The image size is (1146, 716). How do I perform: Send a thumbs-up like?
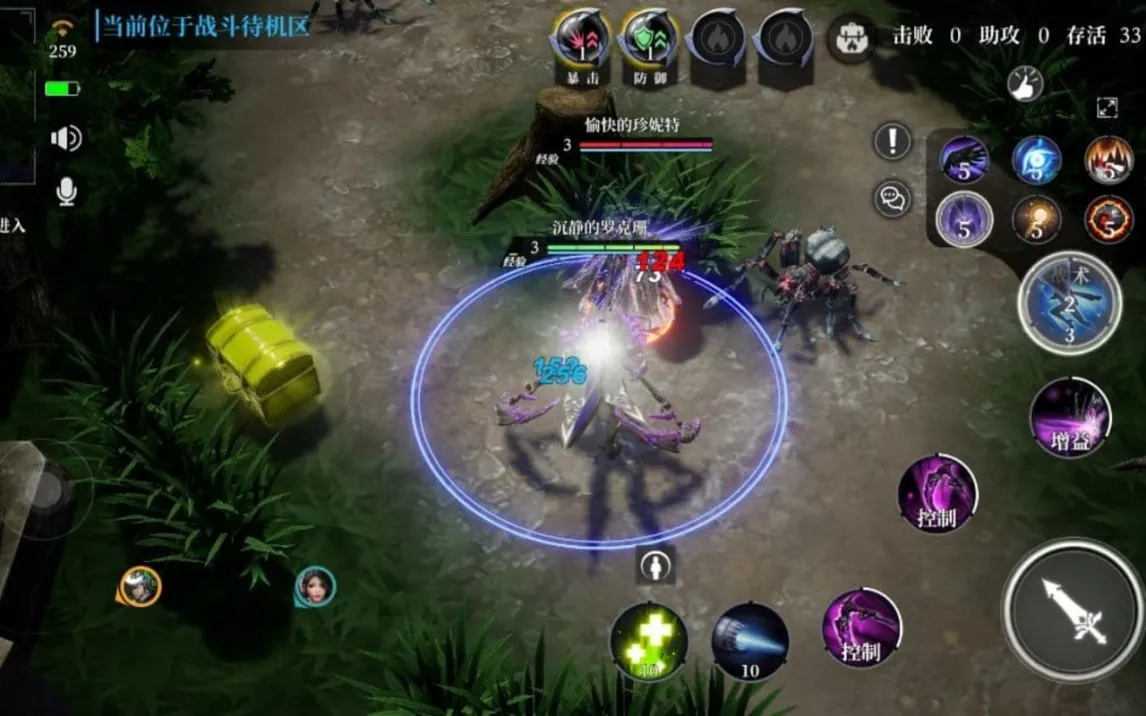pos(1024,83)
